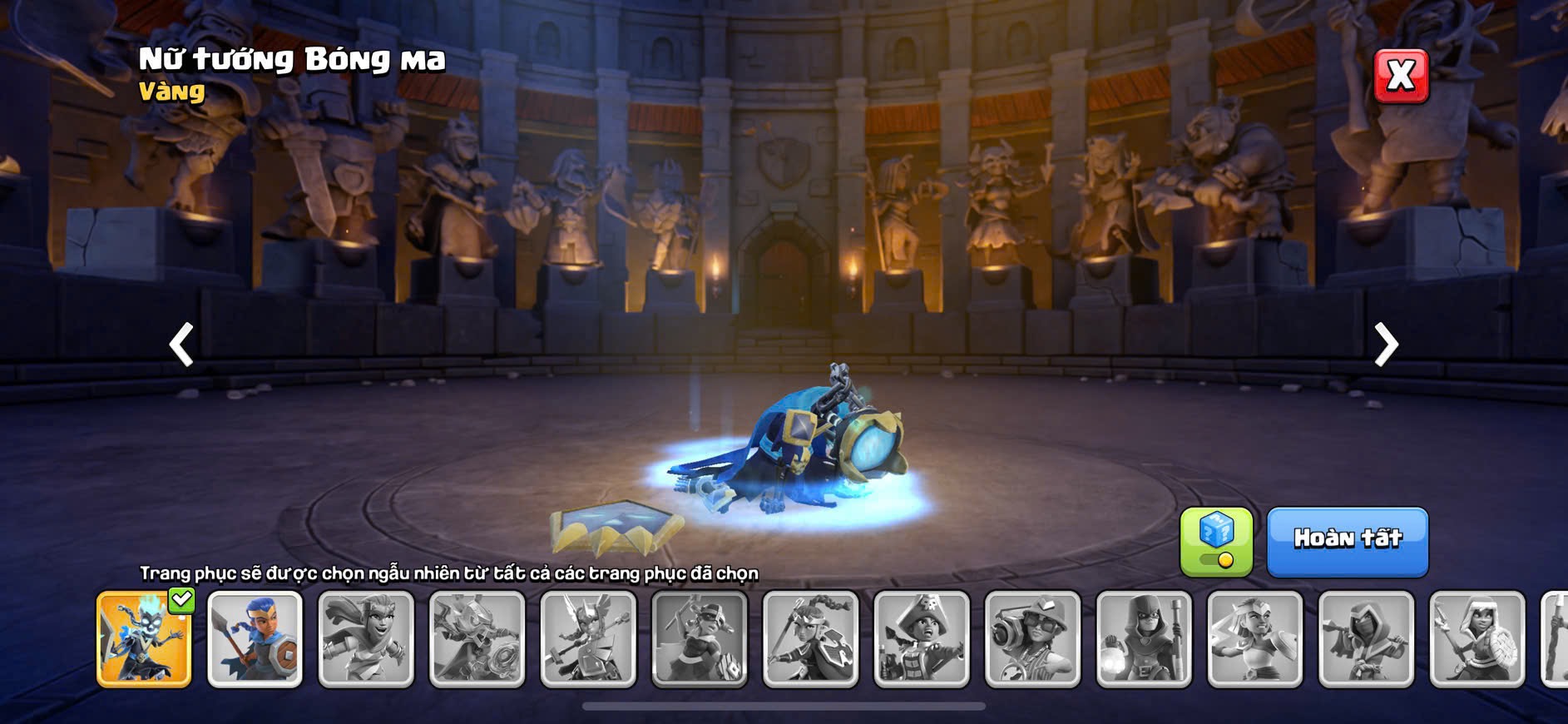
Task: Pick the winged-helmet valkyrie skin
Action: (x=588, y=639)
